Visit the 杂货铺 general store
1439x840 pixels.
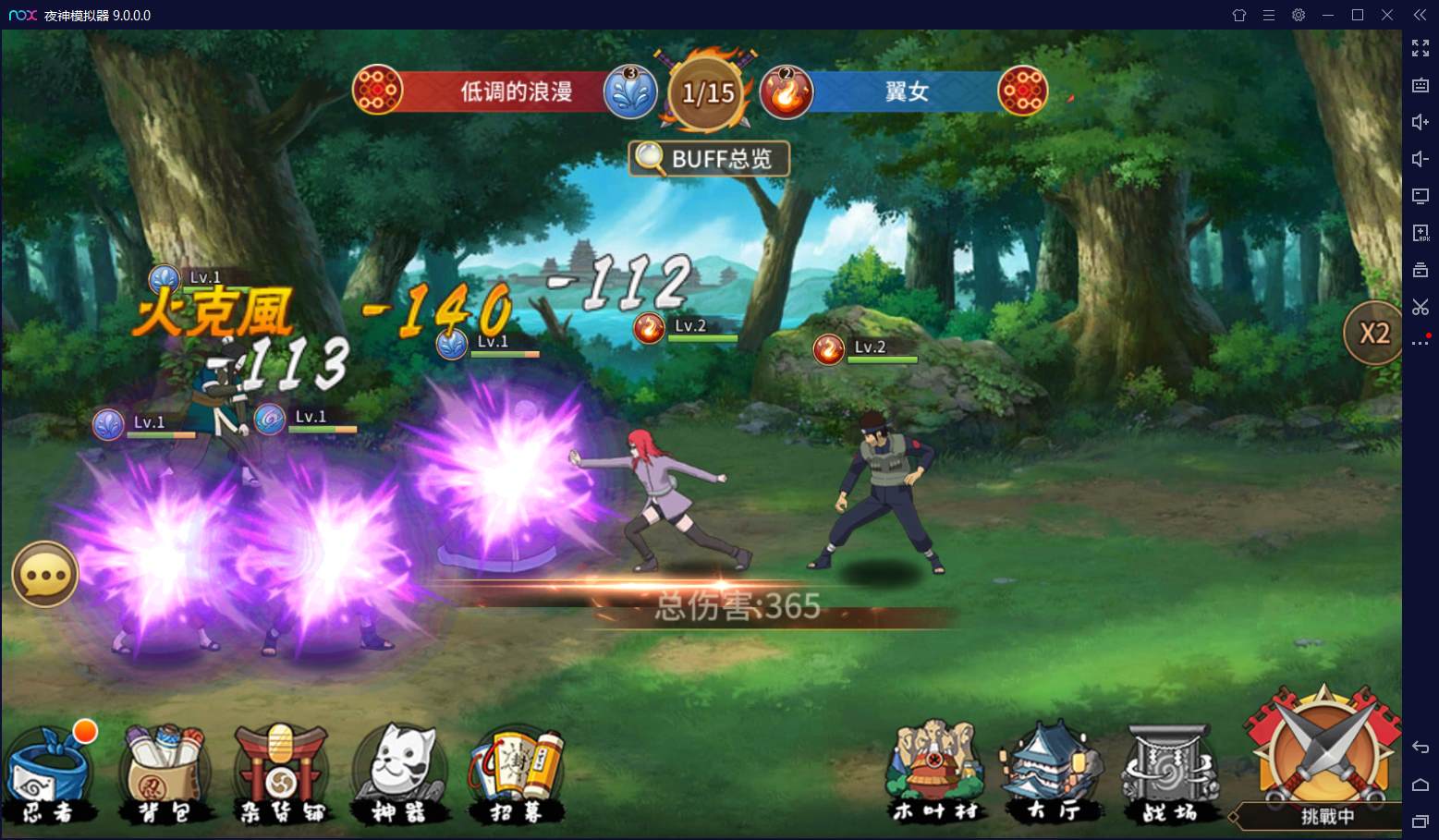tap(281, 774)
